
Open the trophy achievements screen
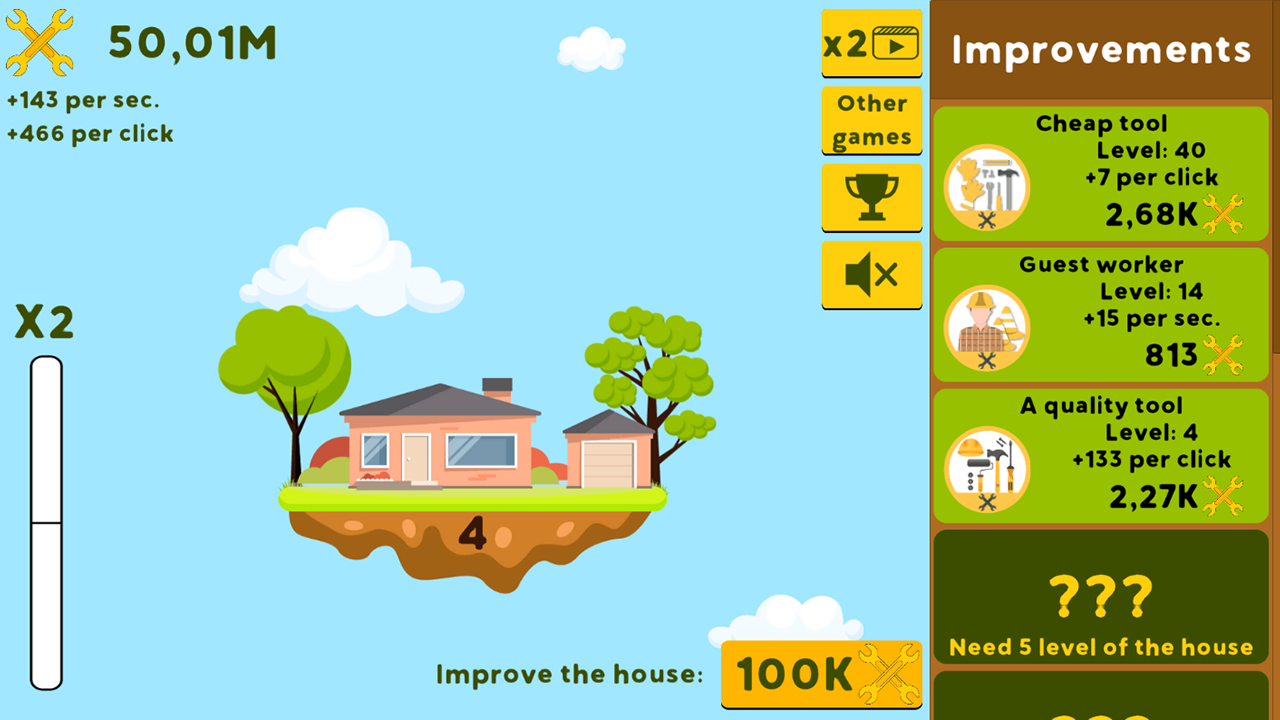[x=871, y=197]
